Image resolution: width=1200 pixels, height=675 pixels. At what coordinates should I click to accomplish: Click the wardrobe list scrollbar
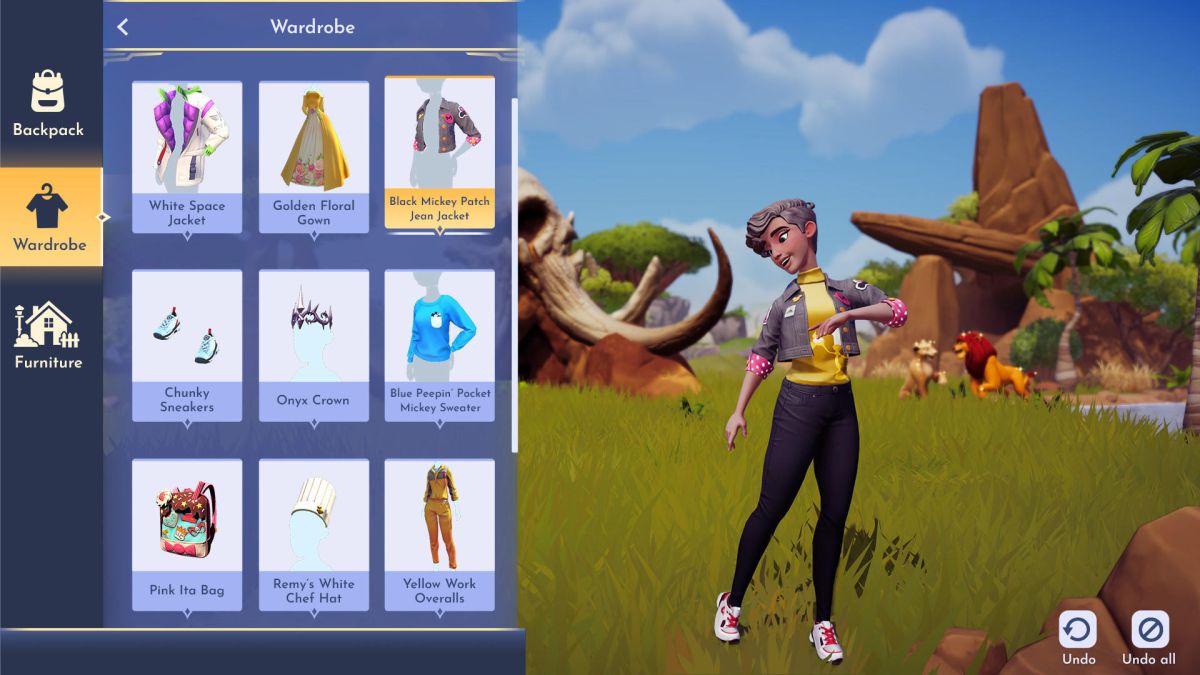tap(515, 270)
